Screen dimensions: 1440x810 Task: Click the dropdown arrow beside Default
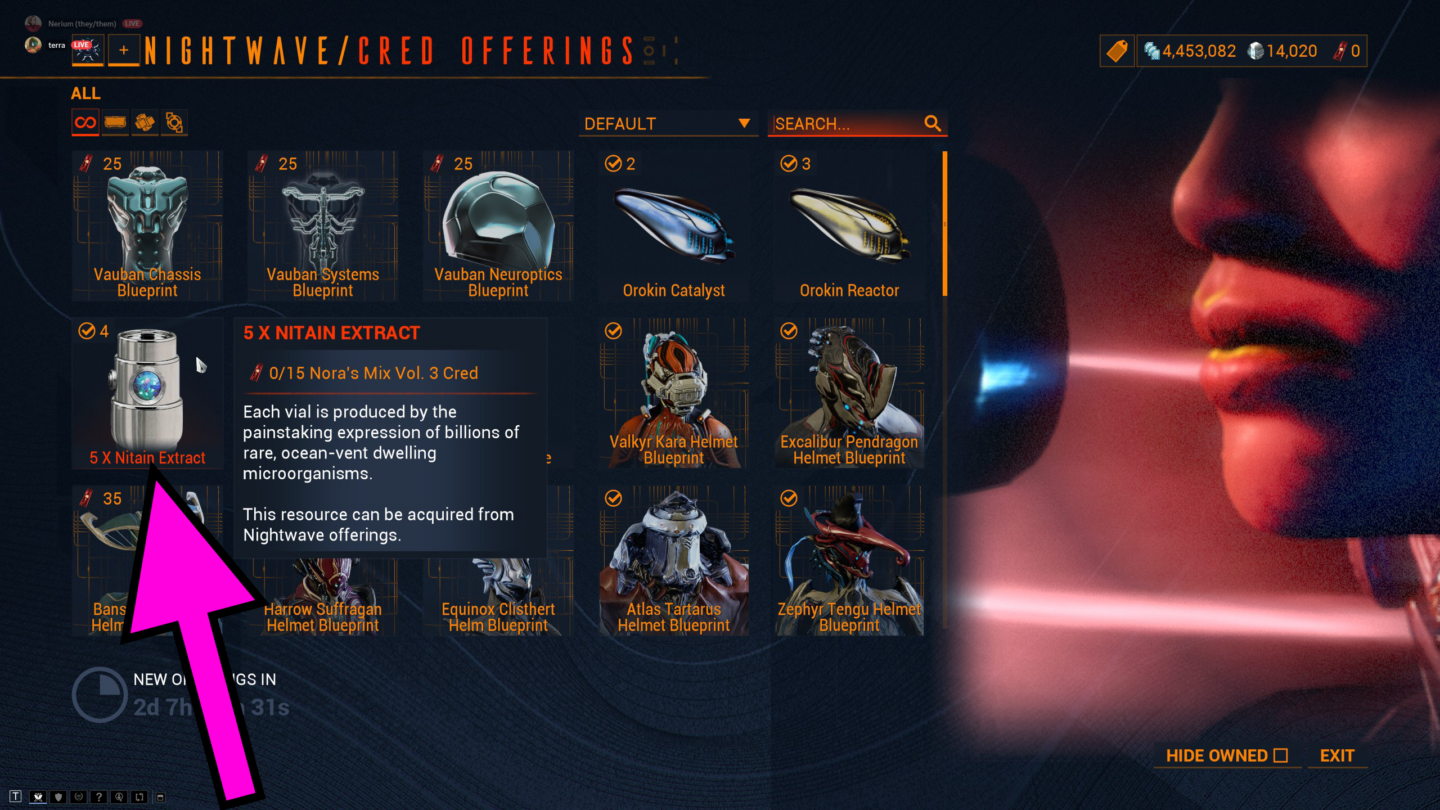click(745, 123)
